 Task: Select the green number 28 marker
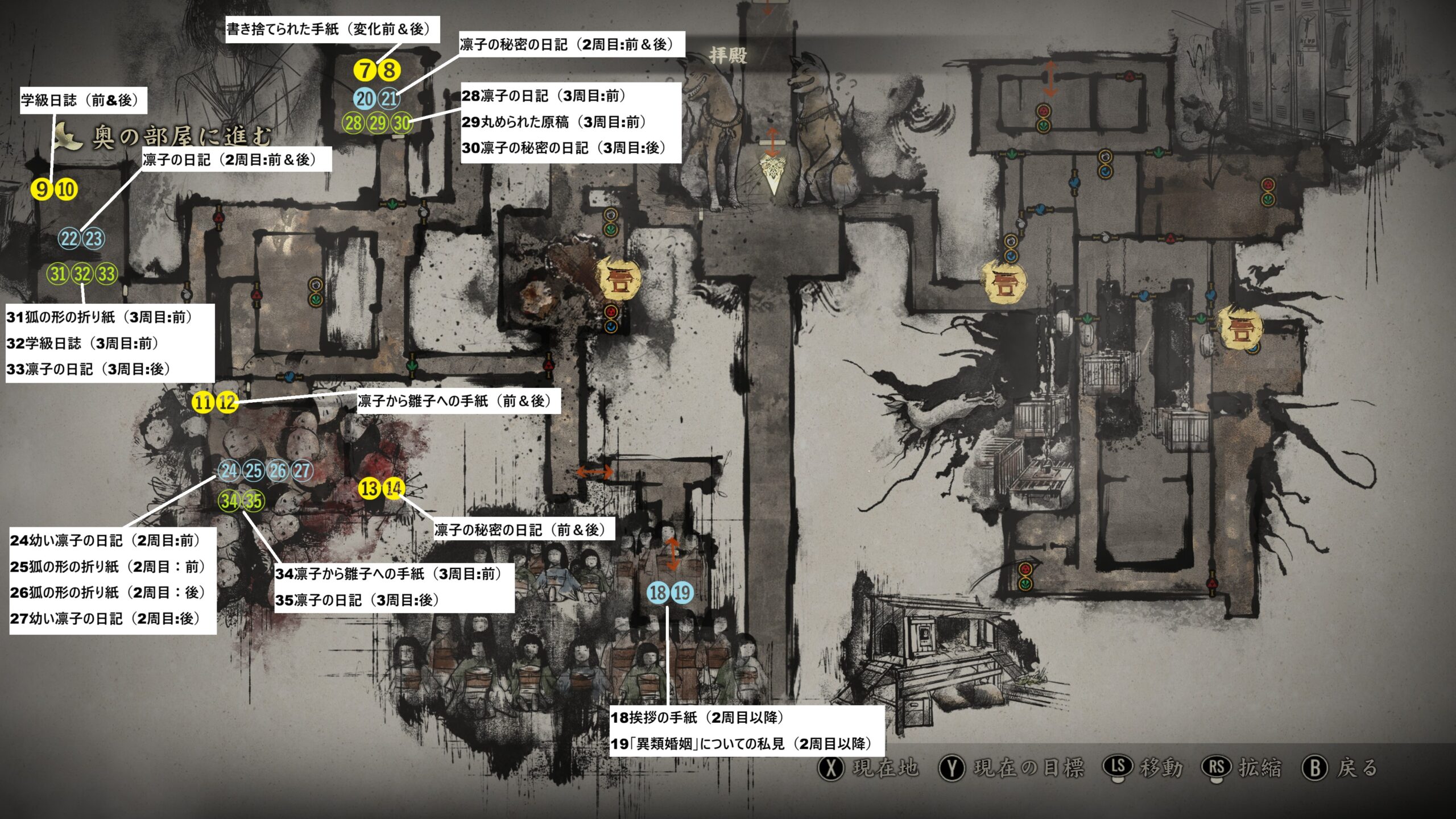point(353,123)
